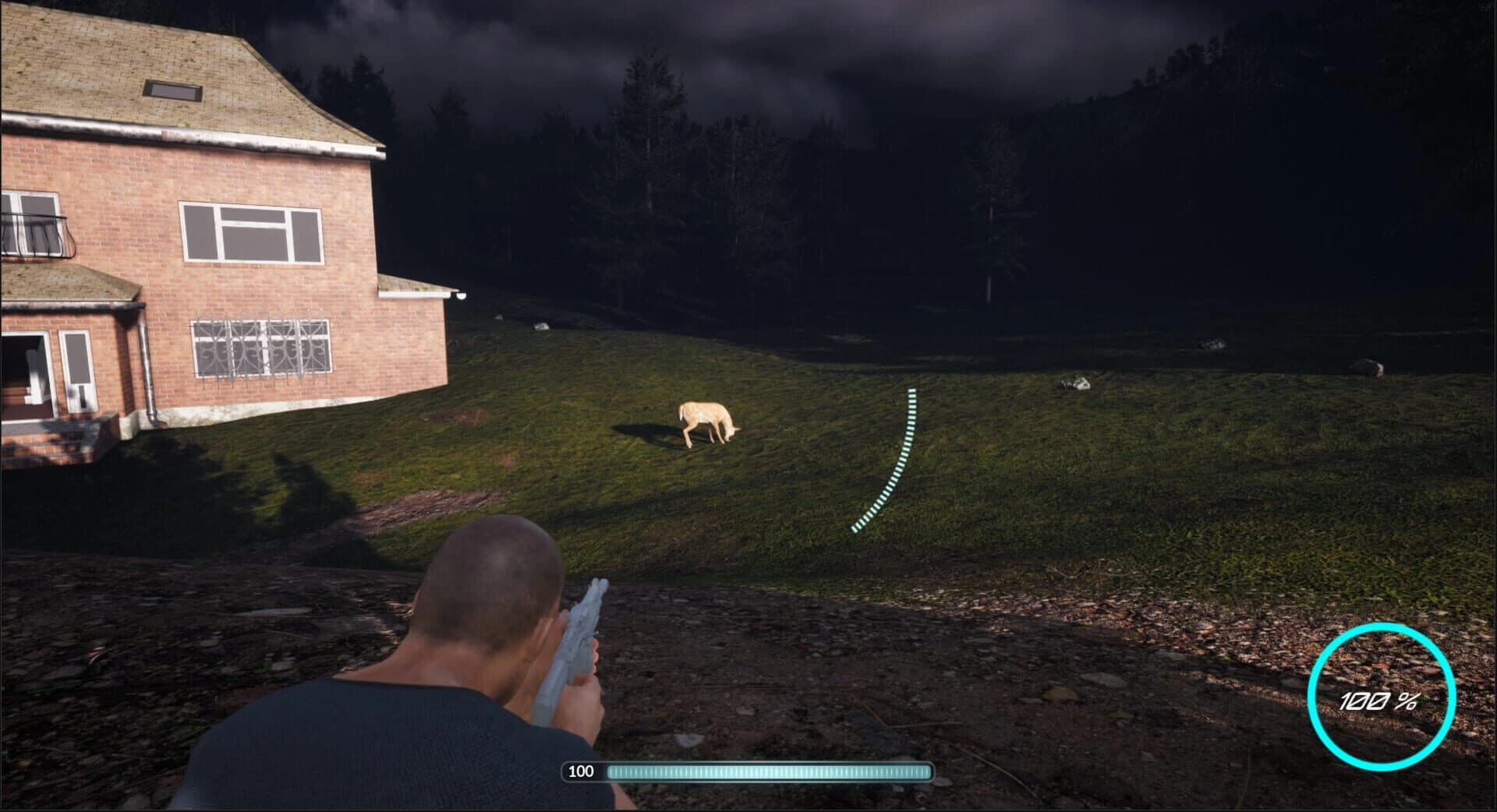Click the white wall lamp on the house
The width and height of the screenshot is (1497, 812).
(462, 295)
